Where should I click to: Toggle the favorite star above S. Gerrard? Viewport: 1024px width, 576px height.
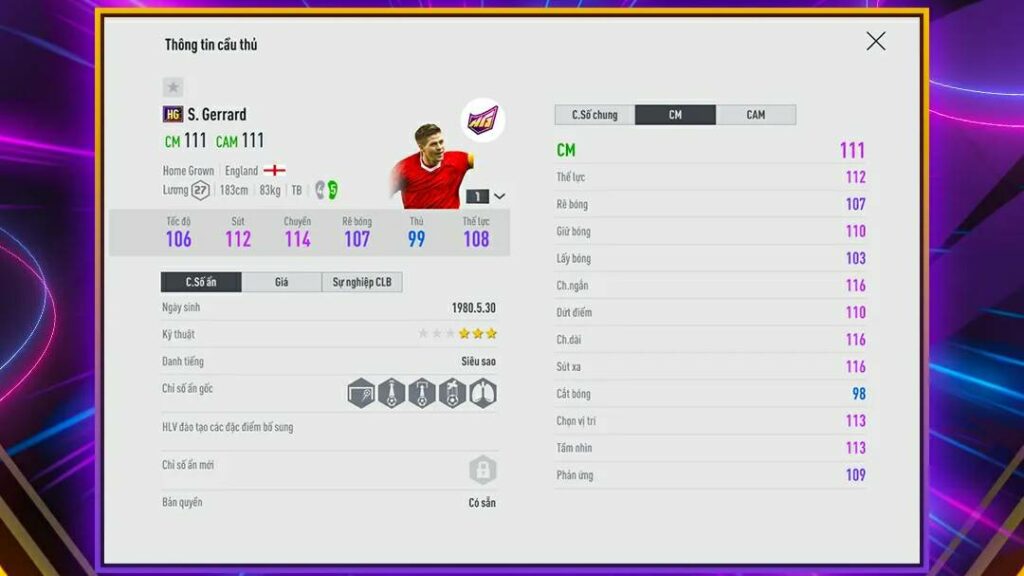173,88
